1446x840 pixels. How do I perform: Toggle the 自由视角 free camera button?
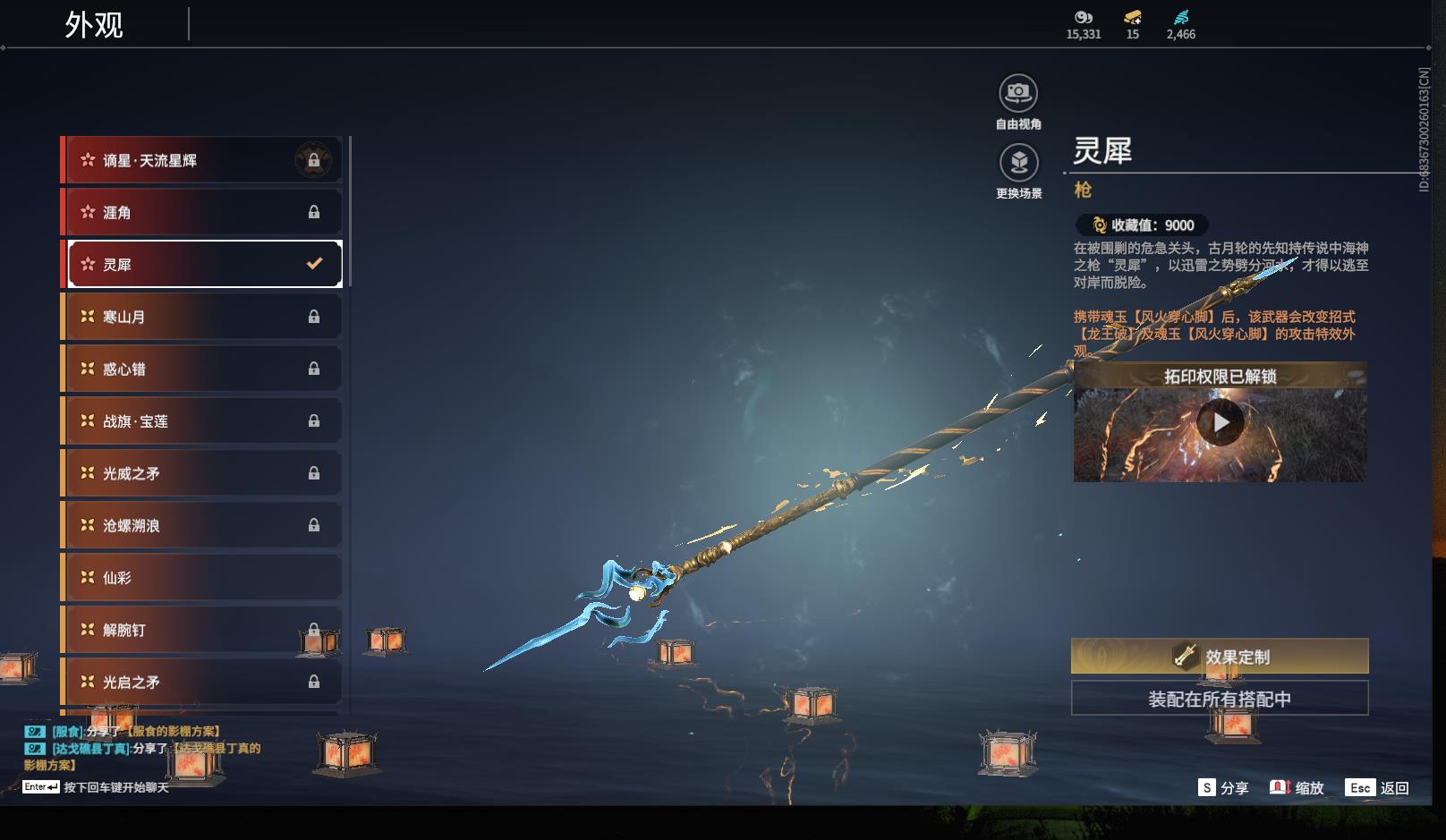tap(1018, 93)
